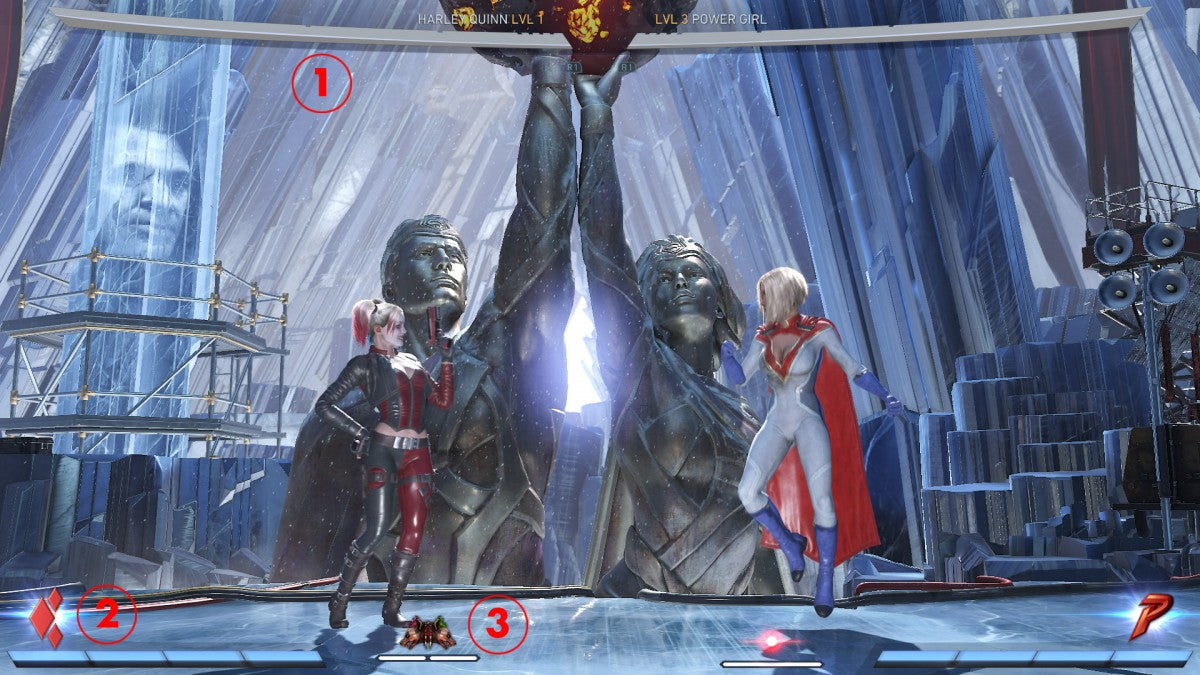Image resolution: width=1200 pixels, height=675 pixels.
Task: Activate Harley's hyena character power icon
Action: (x=428, y=632)
